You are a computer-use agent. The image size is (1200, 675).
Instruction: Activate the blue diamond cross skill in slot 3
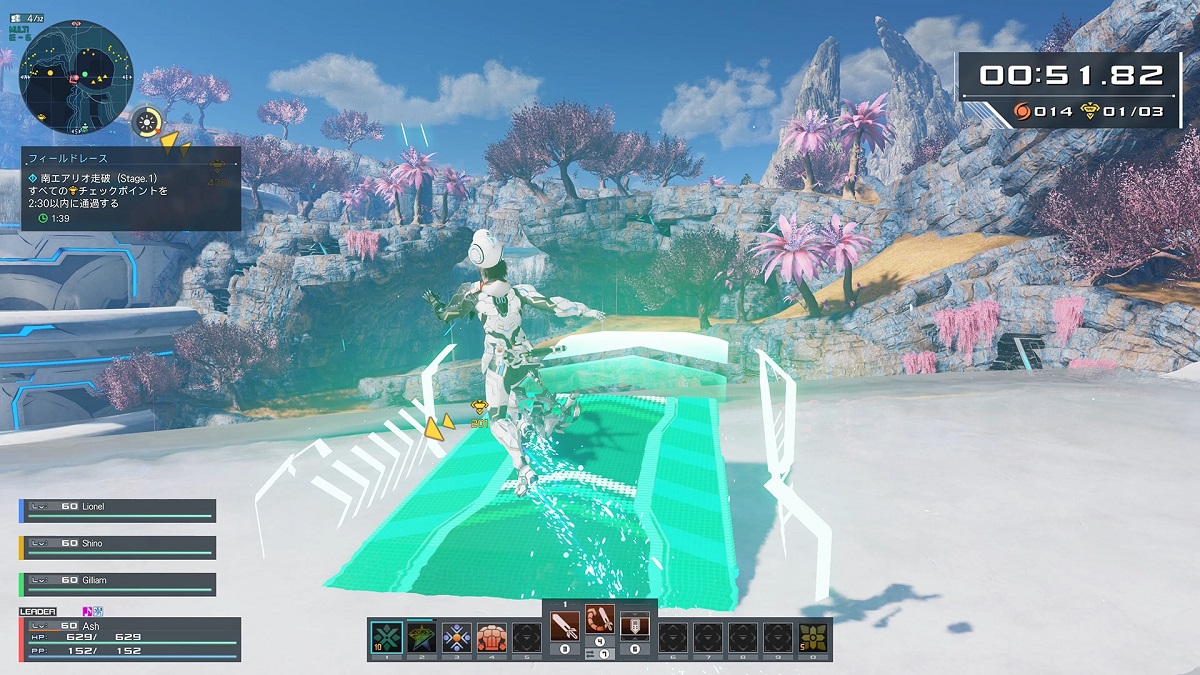click(457, 637)
